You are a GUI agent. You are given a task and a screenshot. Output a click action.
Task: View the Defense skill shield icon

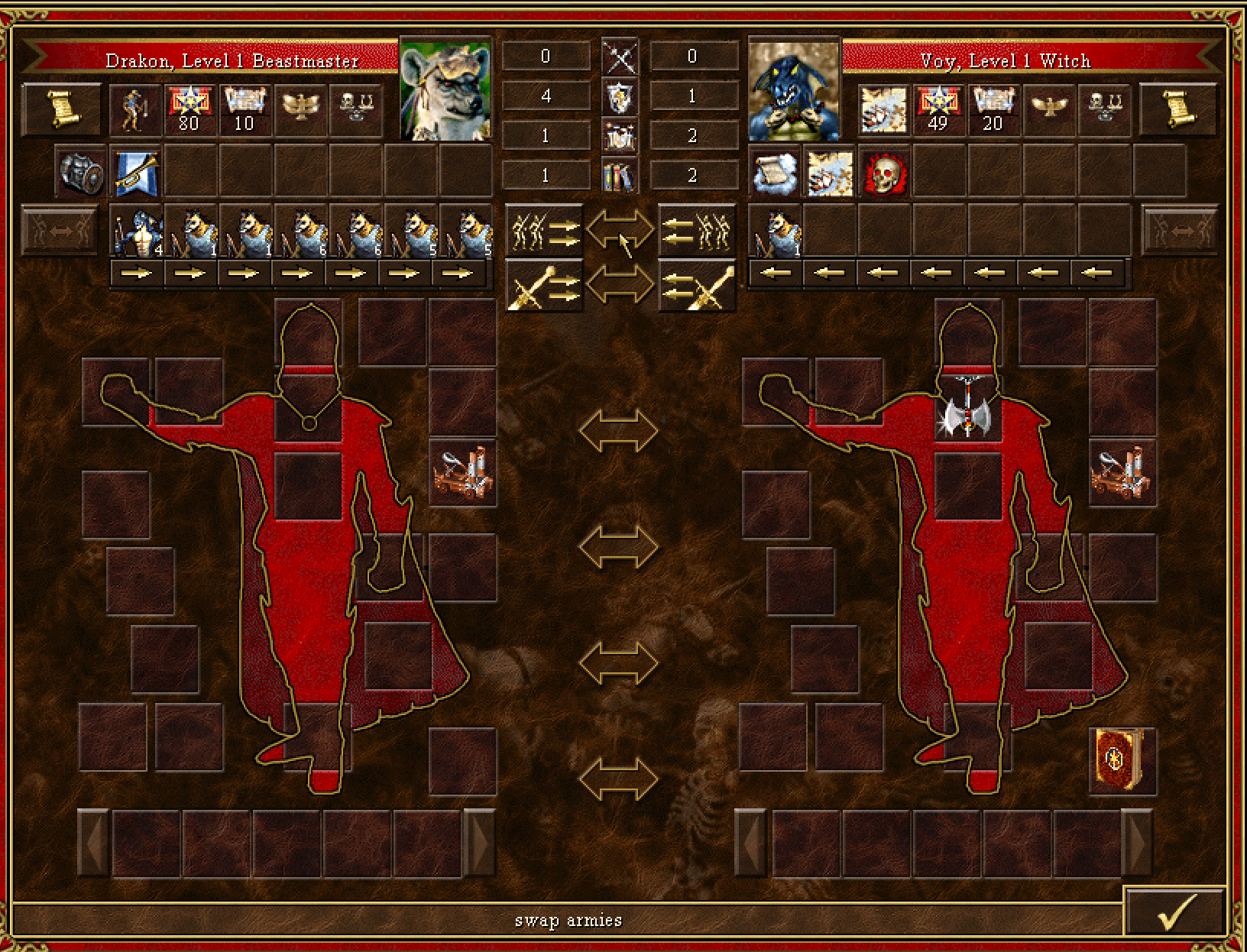pyautogui.click(x=621, y=96)
